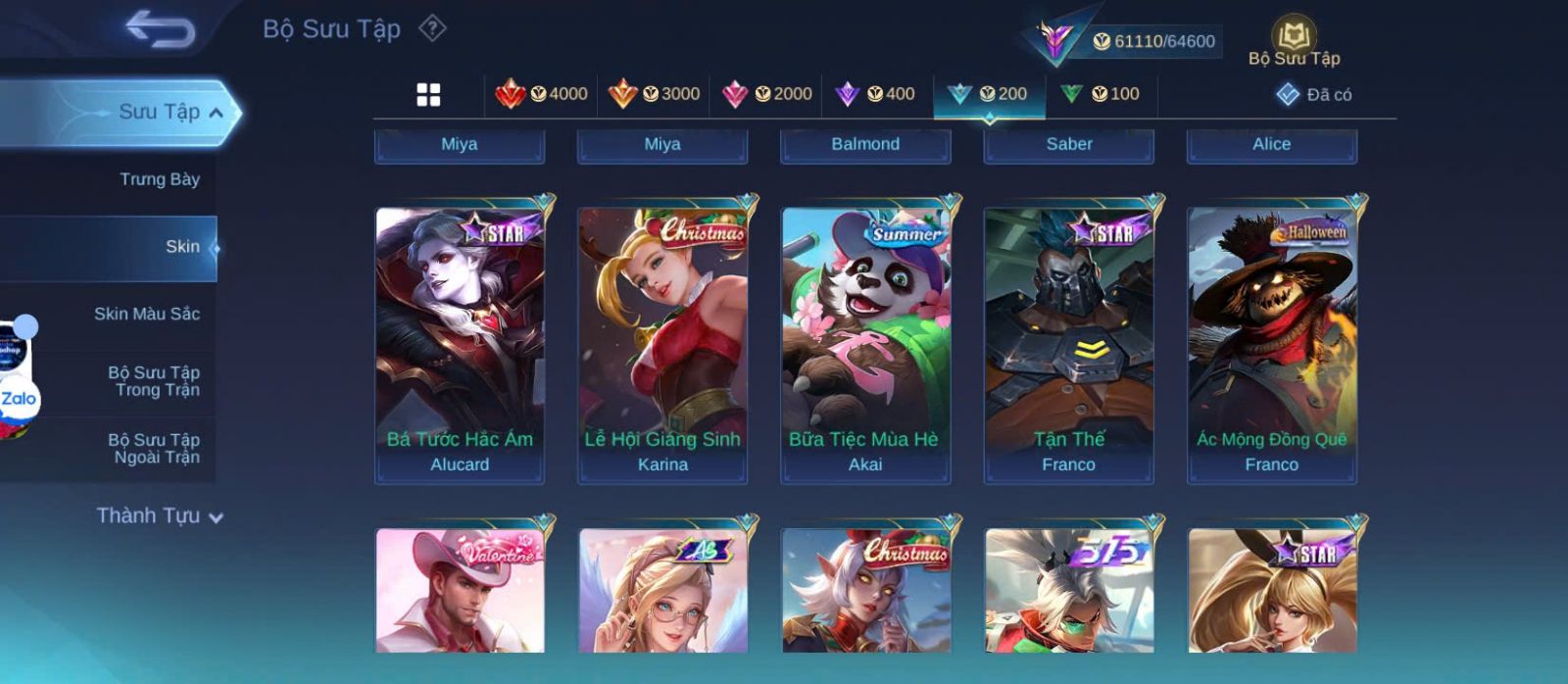The height and width of the screenshot is (684, 1568).
Task: Select the Skin menu entry
Action: [182, 247]
